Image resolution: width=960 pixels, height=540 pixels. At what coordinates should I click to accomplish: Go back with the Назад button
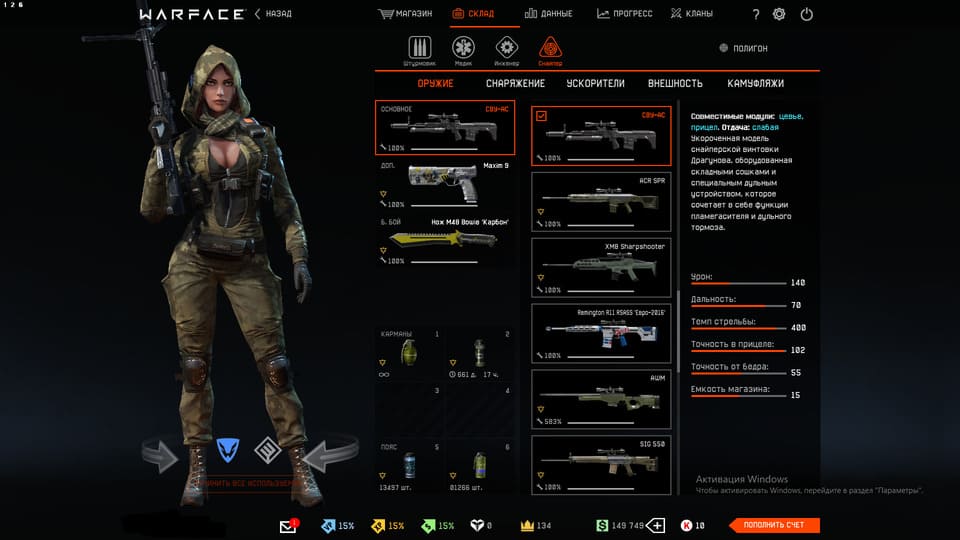click(x=272, y=14)
